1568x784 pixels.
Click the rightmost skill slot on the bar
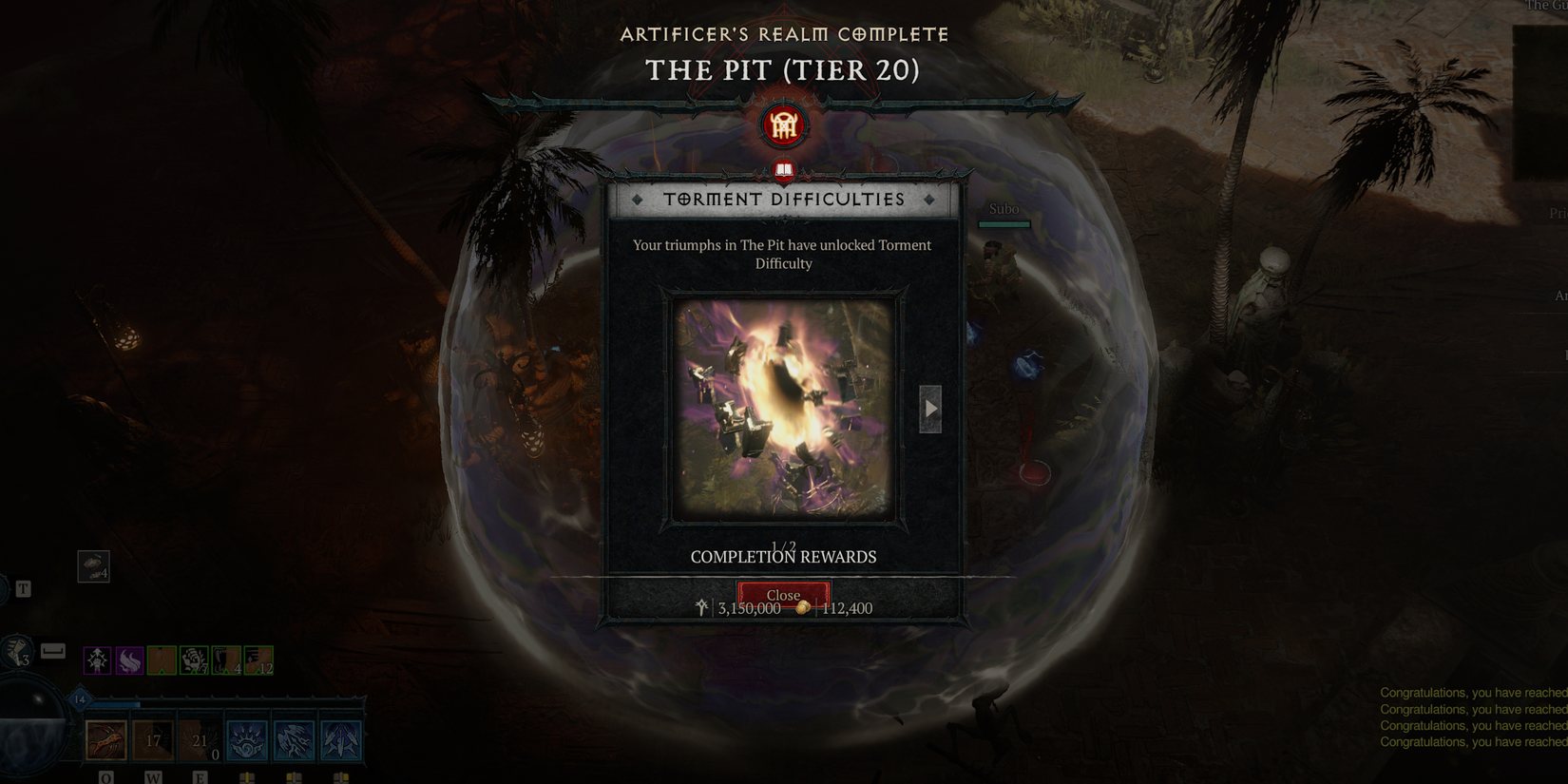(x=340, y=741)
